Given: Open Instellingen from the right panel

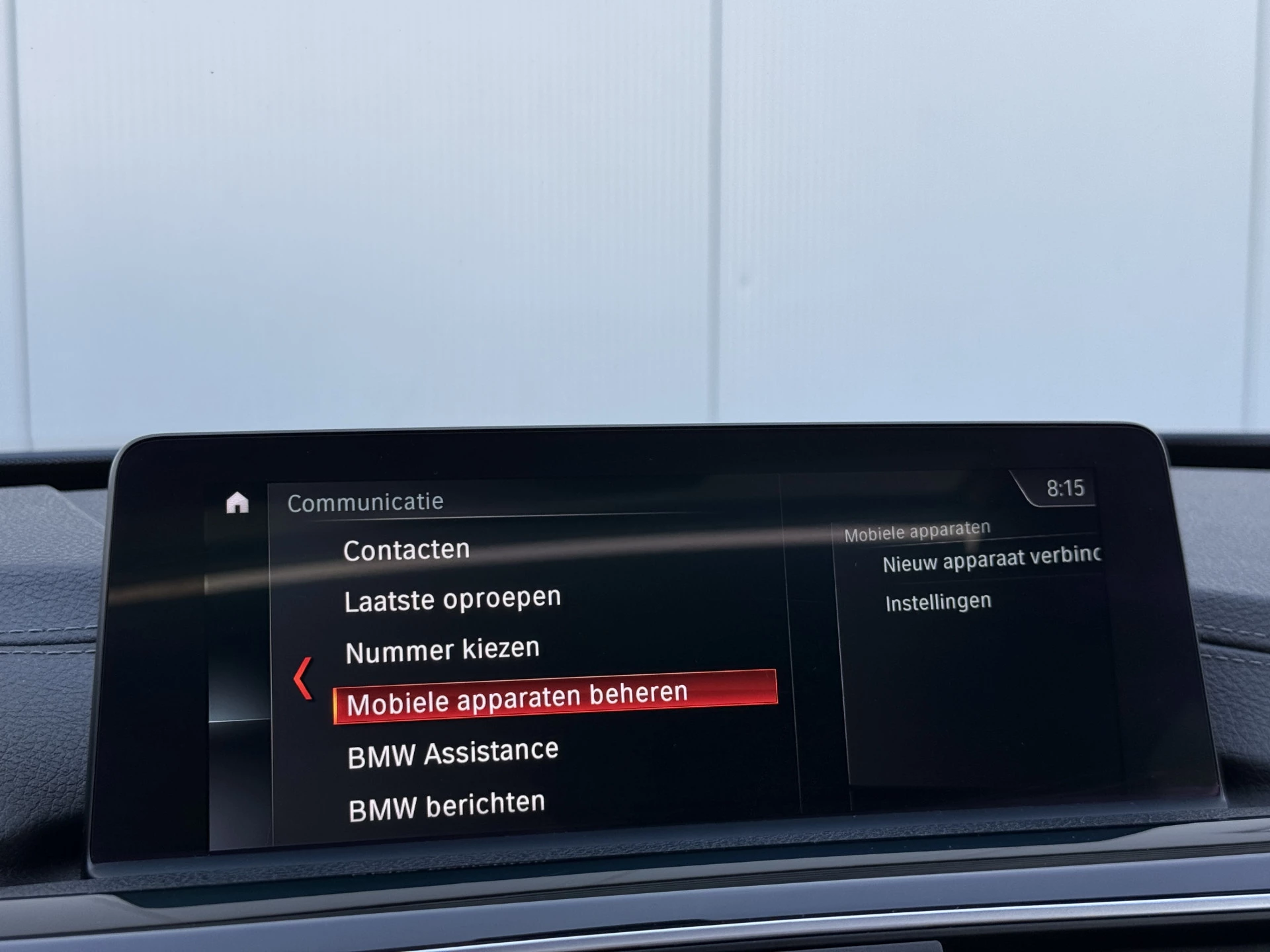Looking at the screenshot, I should [937, 600].
